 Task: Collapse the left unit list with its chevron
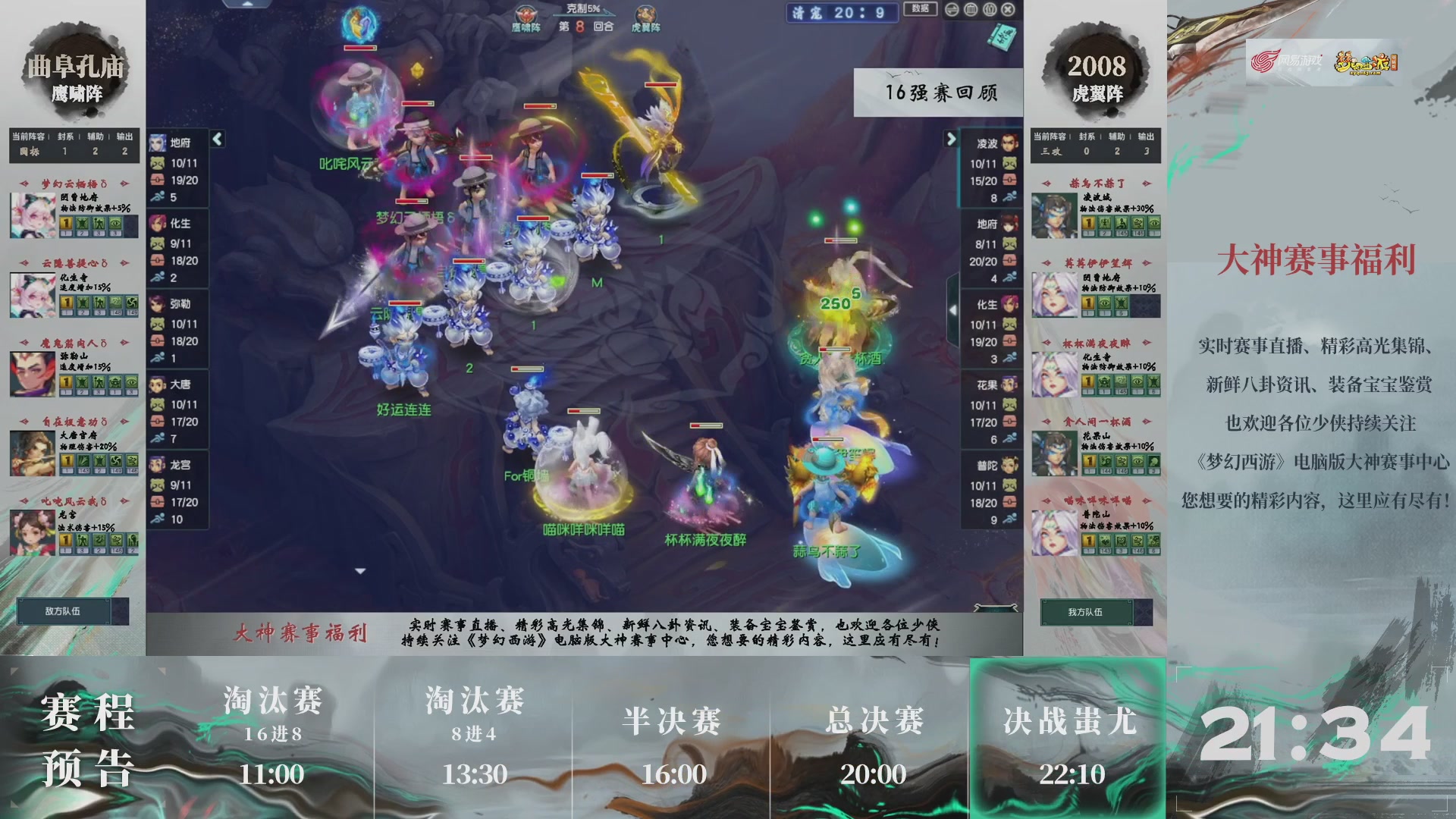tap(217, 140)
